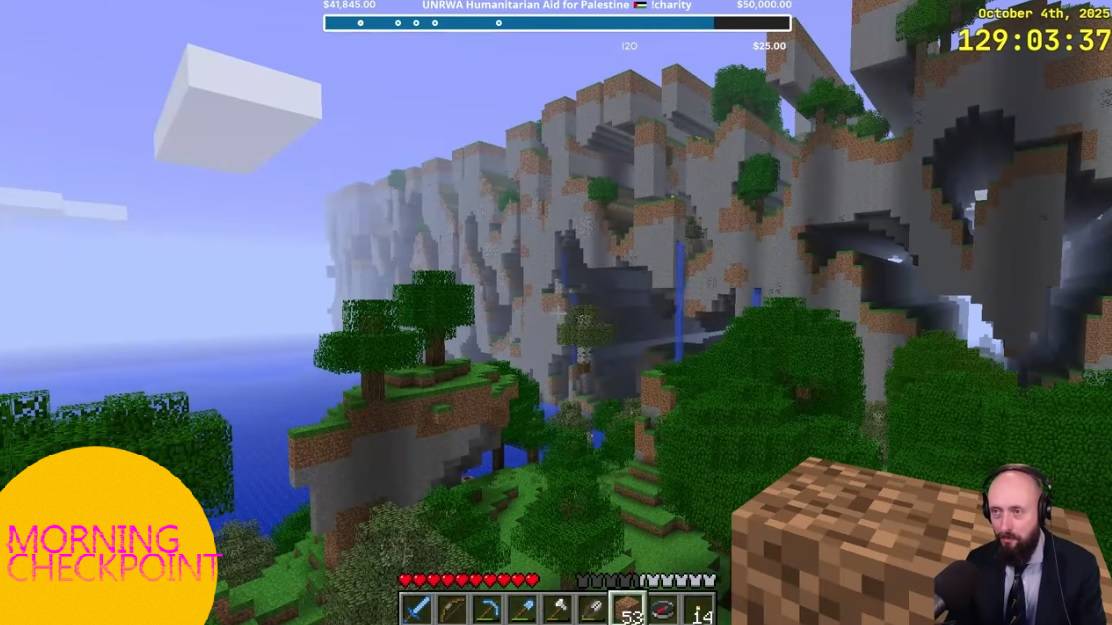The height and width of the screenshot is (625, 1112).
Task: Pick the iron axe hotbar slot
Action: (557, 608)
